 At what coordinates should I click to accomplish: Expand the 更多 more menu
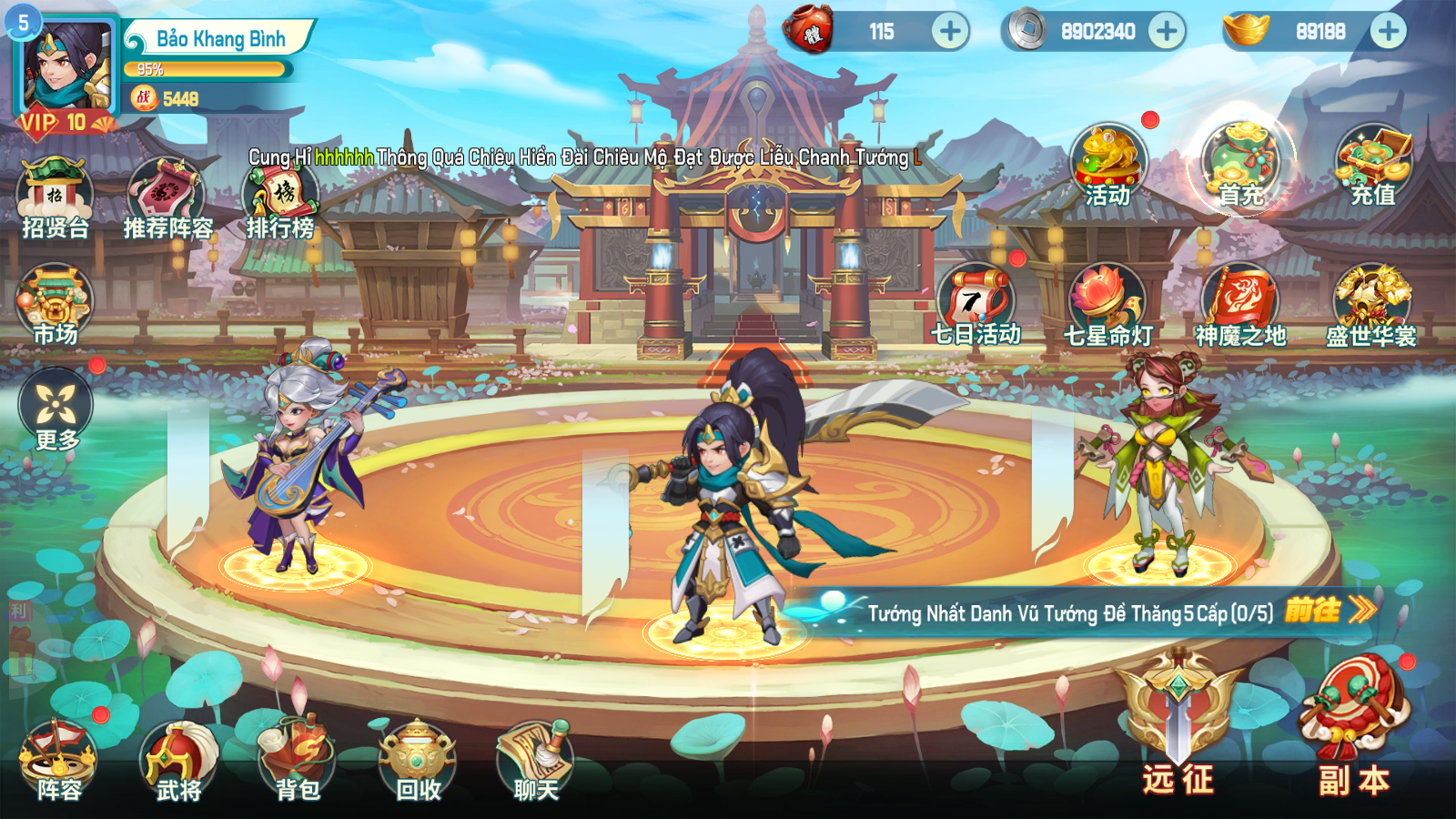56,411
